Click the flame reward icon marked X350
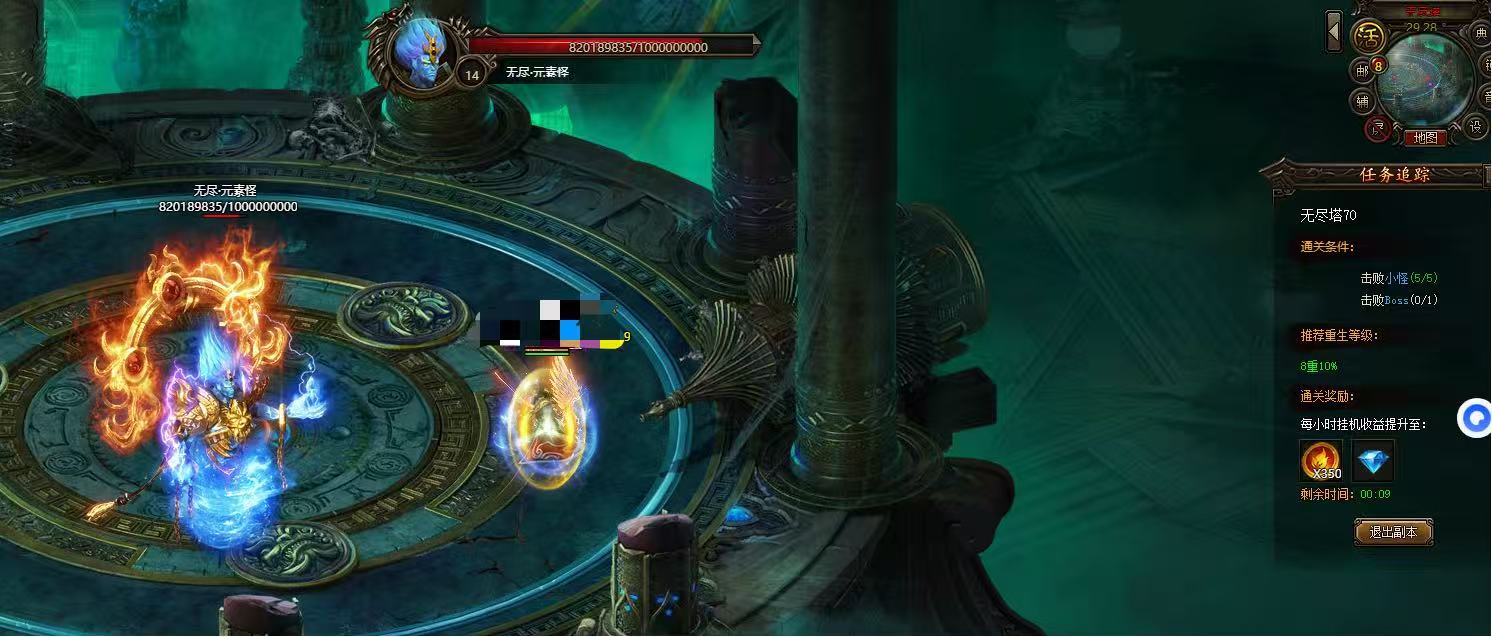Image resolution: width=1492 pixels, height=637 pixels. (x=1321, y=461)
